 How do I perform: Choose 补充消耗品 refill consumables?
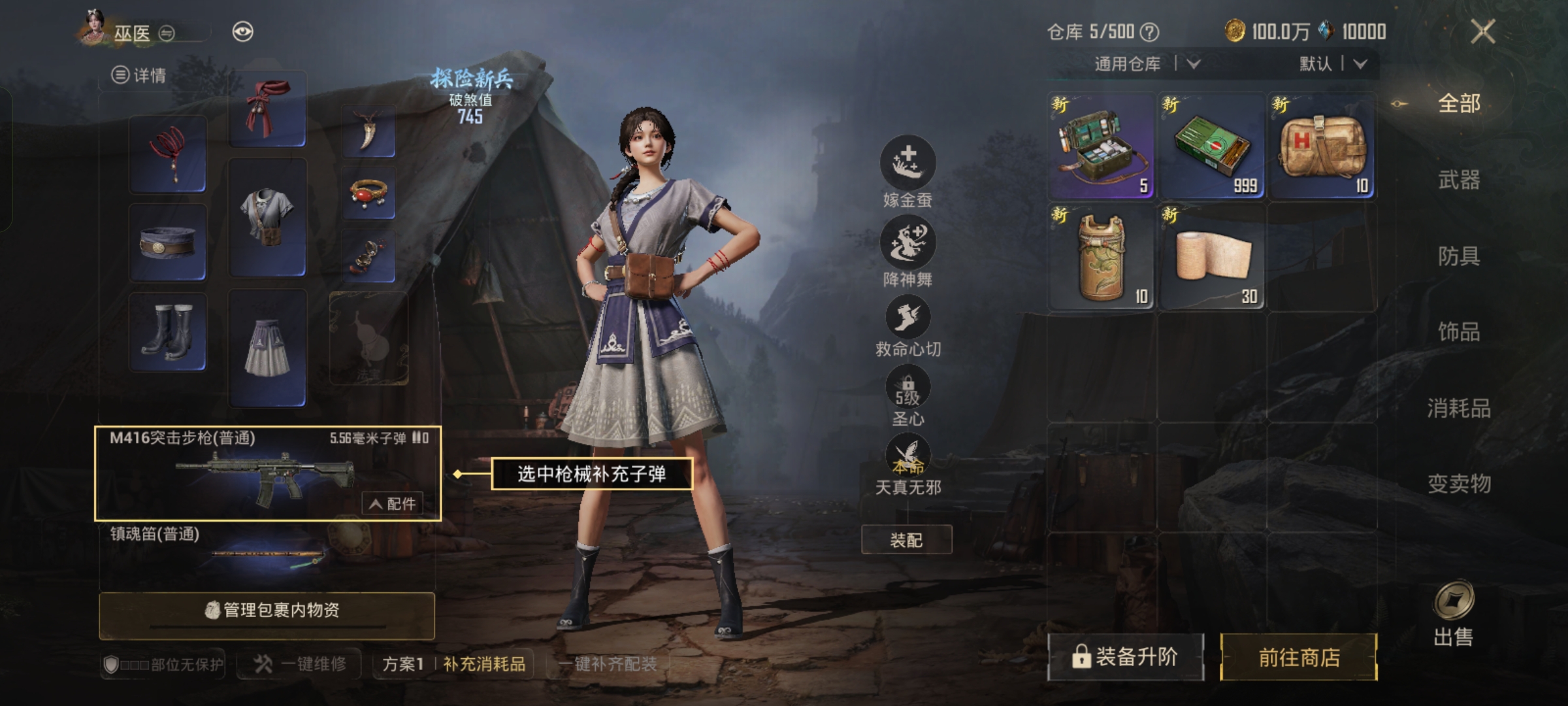(484, 664)
